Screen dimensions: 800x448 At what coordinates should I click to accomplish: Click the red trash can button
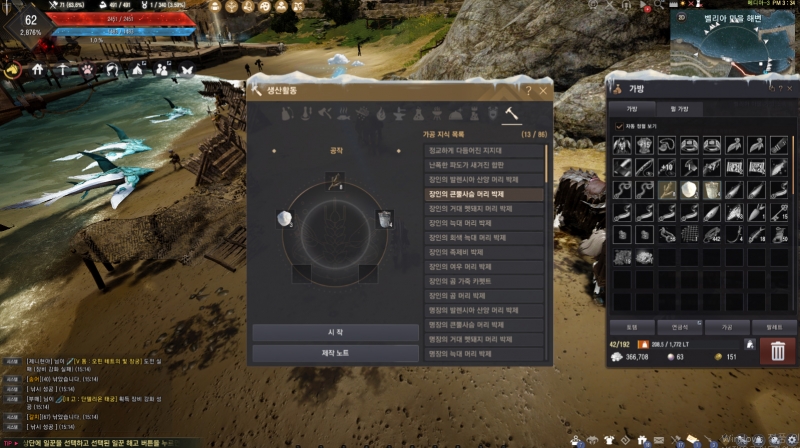pos(778,349)
